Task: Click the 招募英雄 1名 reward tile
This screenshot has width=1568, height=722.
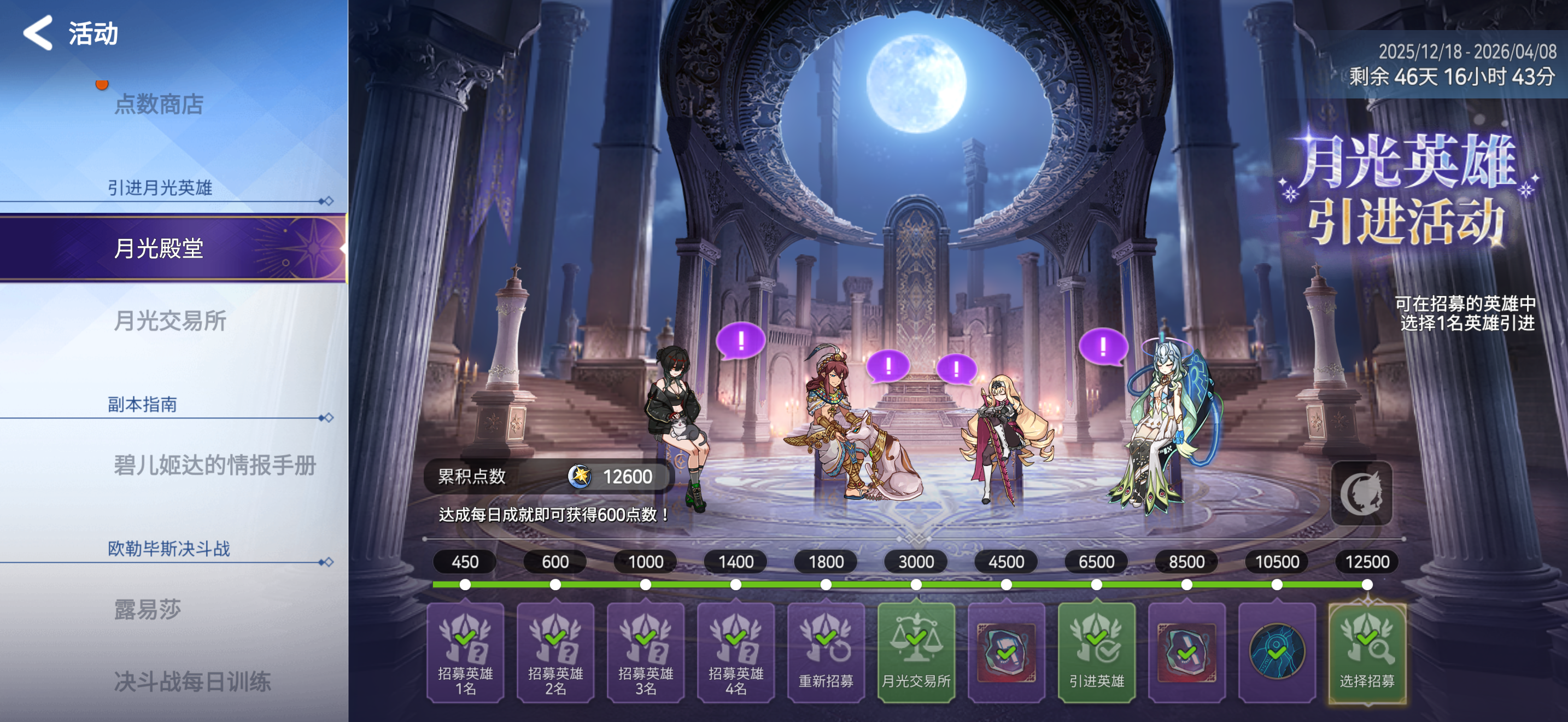Action: click(x=465, y=653)
